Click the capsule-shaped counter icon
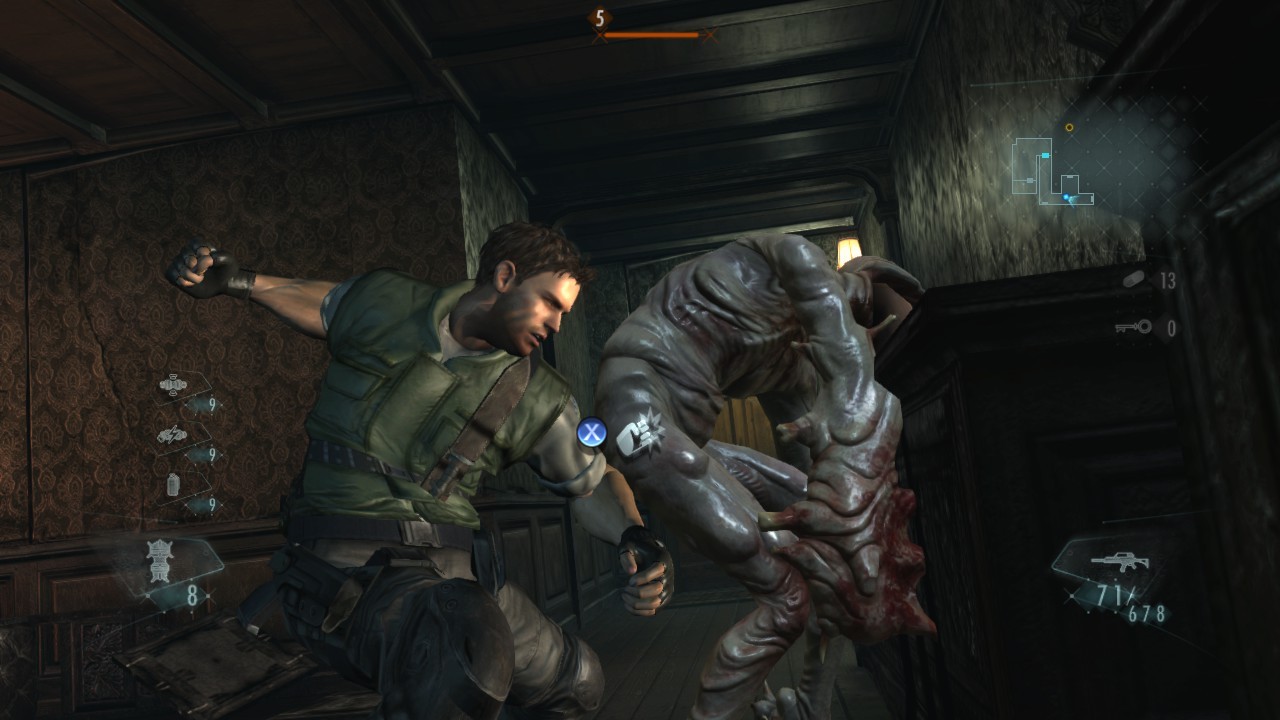Viewport: 1280px width, 720px height. pos(1133,281)
